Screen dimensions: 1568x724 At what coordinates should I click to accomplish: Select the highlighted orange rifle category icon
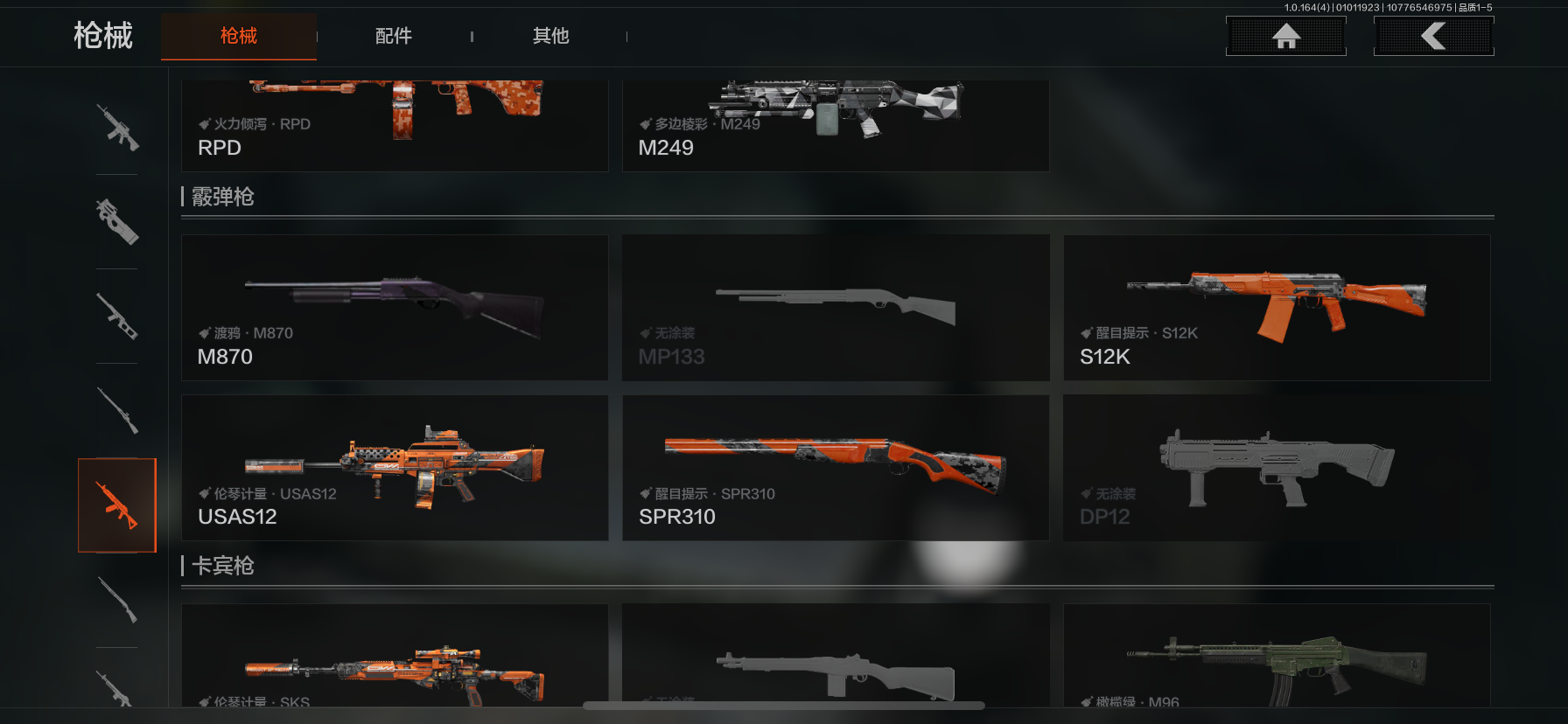117,505
